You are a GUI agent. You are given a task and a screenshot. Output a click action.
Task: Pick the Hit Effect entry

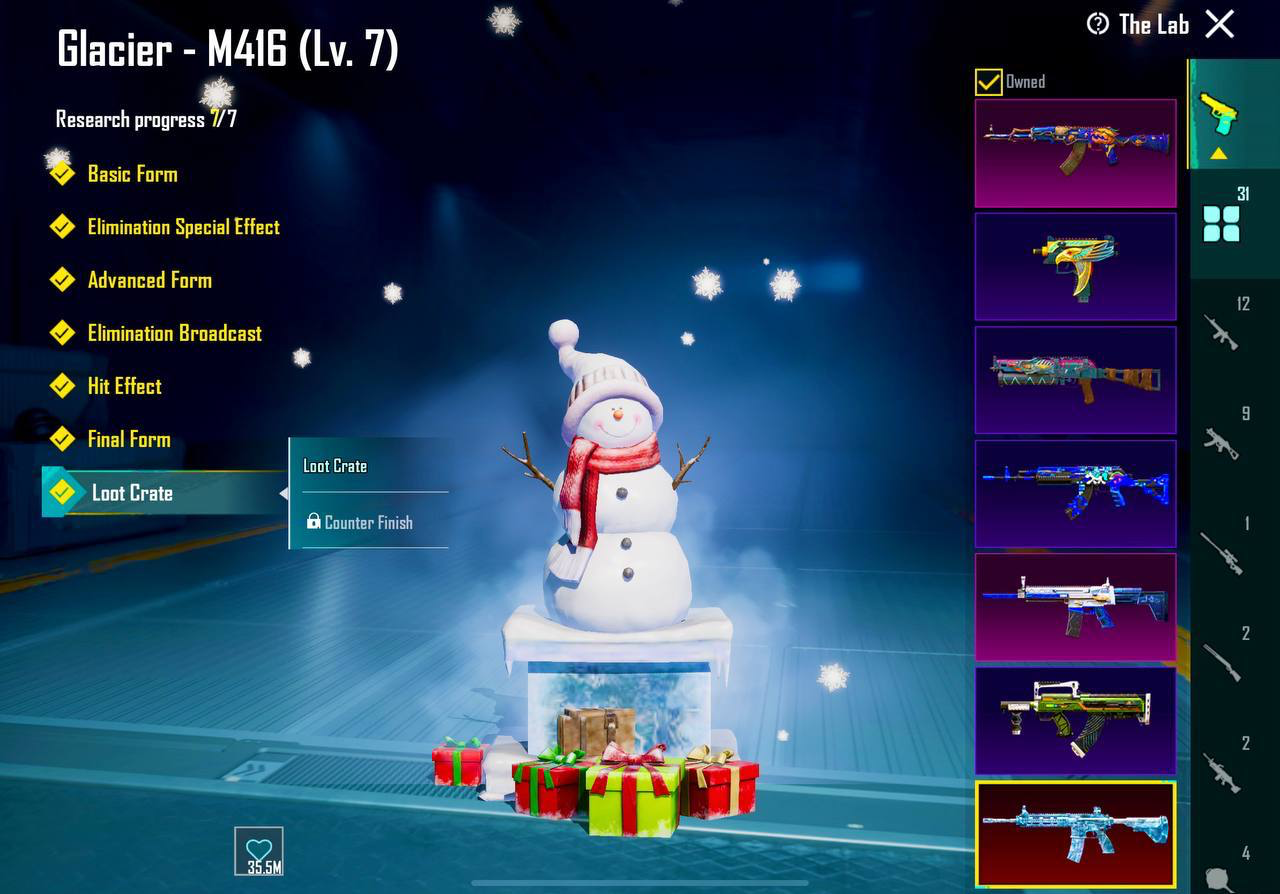(x=124, y=386)
